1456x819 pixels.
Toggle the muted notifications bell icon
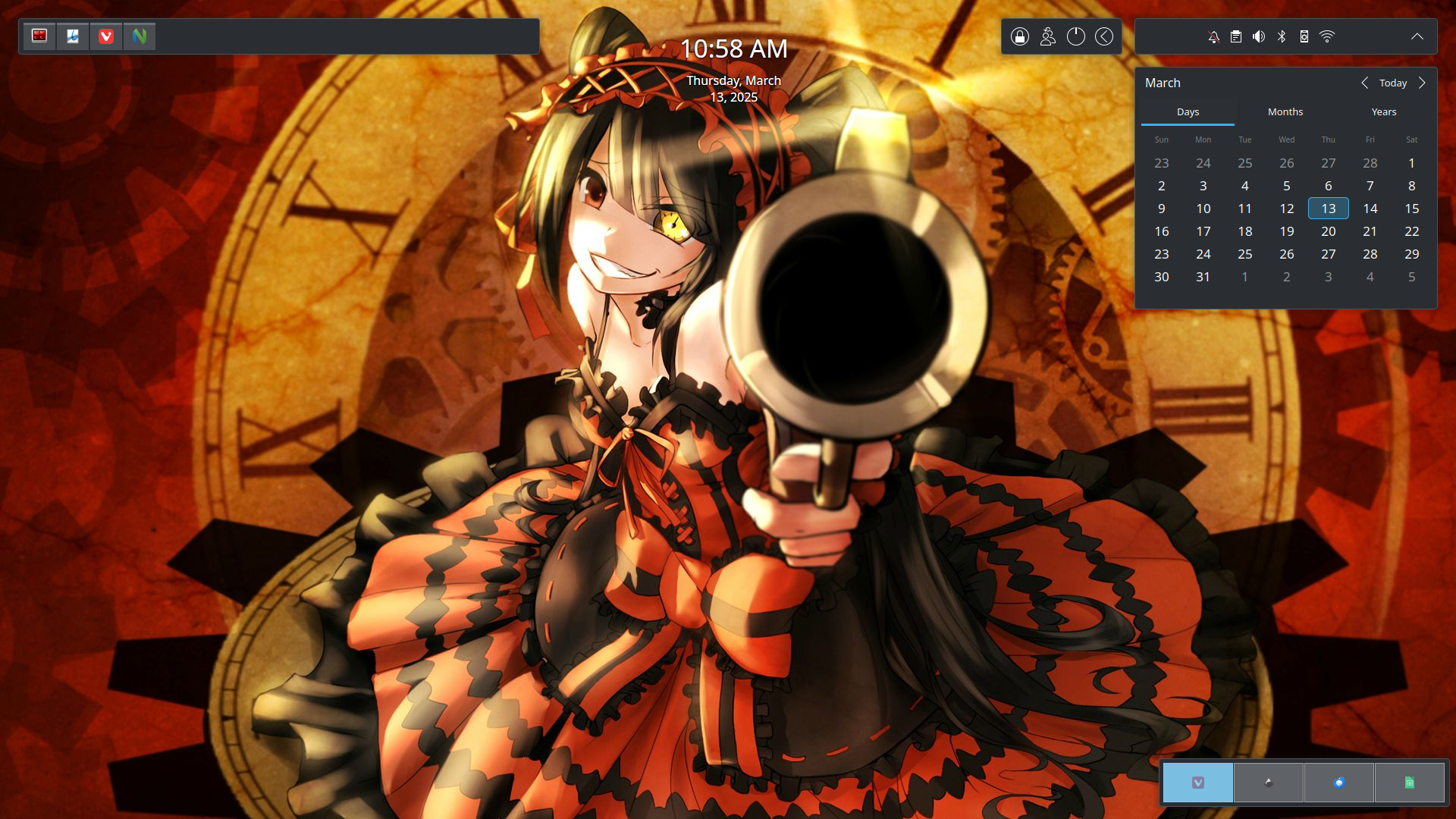[1213, 36]
